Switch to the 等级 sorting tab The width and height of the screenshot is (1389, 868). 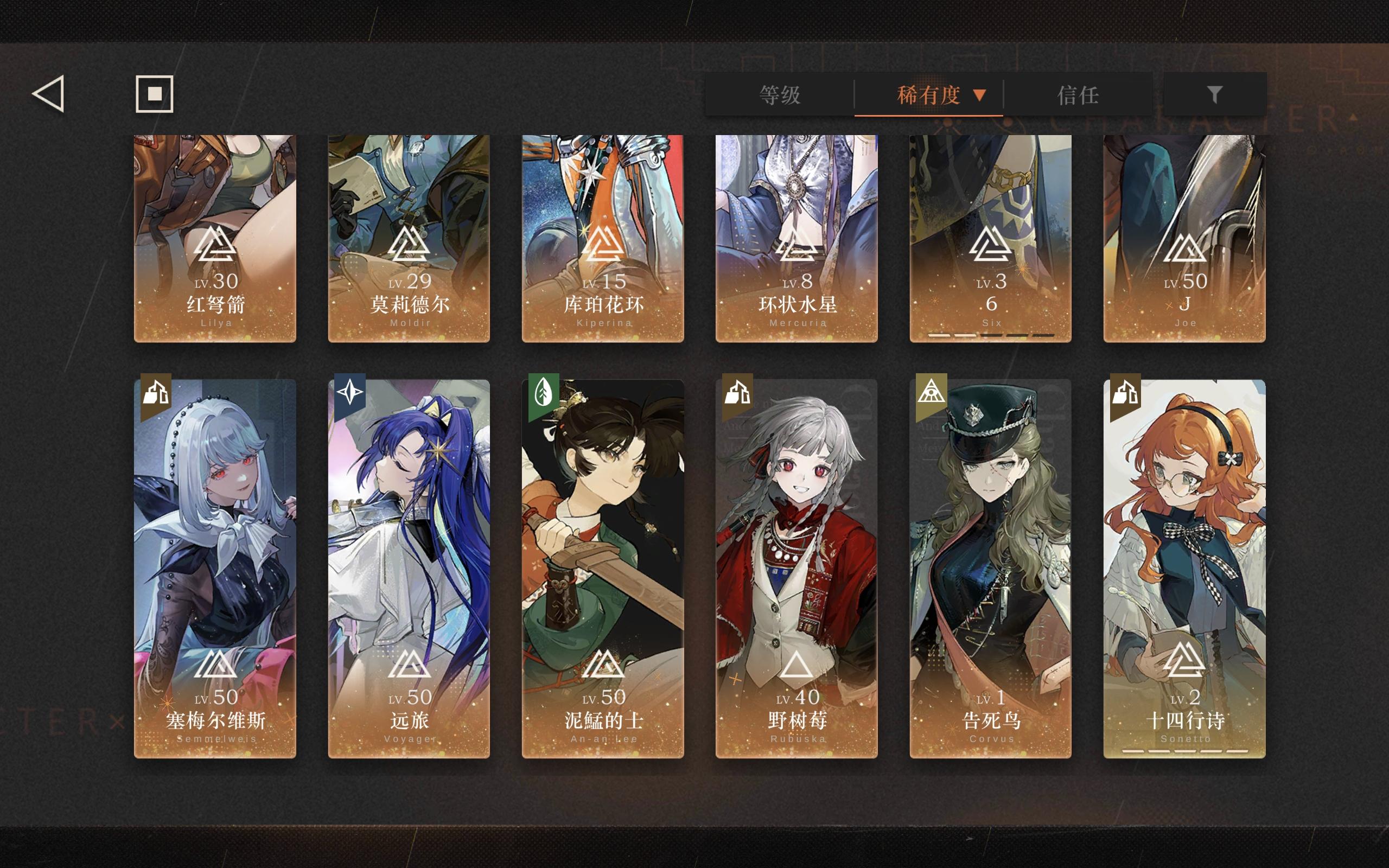pyautogui.click(x=781, y=95)
